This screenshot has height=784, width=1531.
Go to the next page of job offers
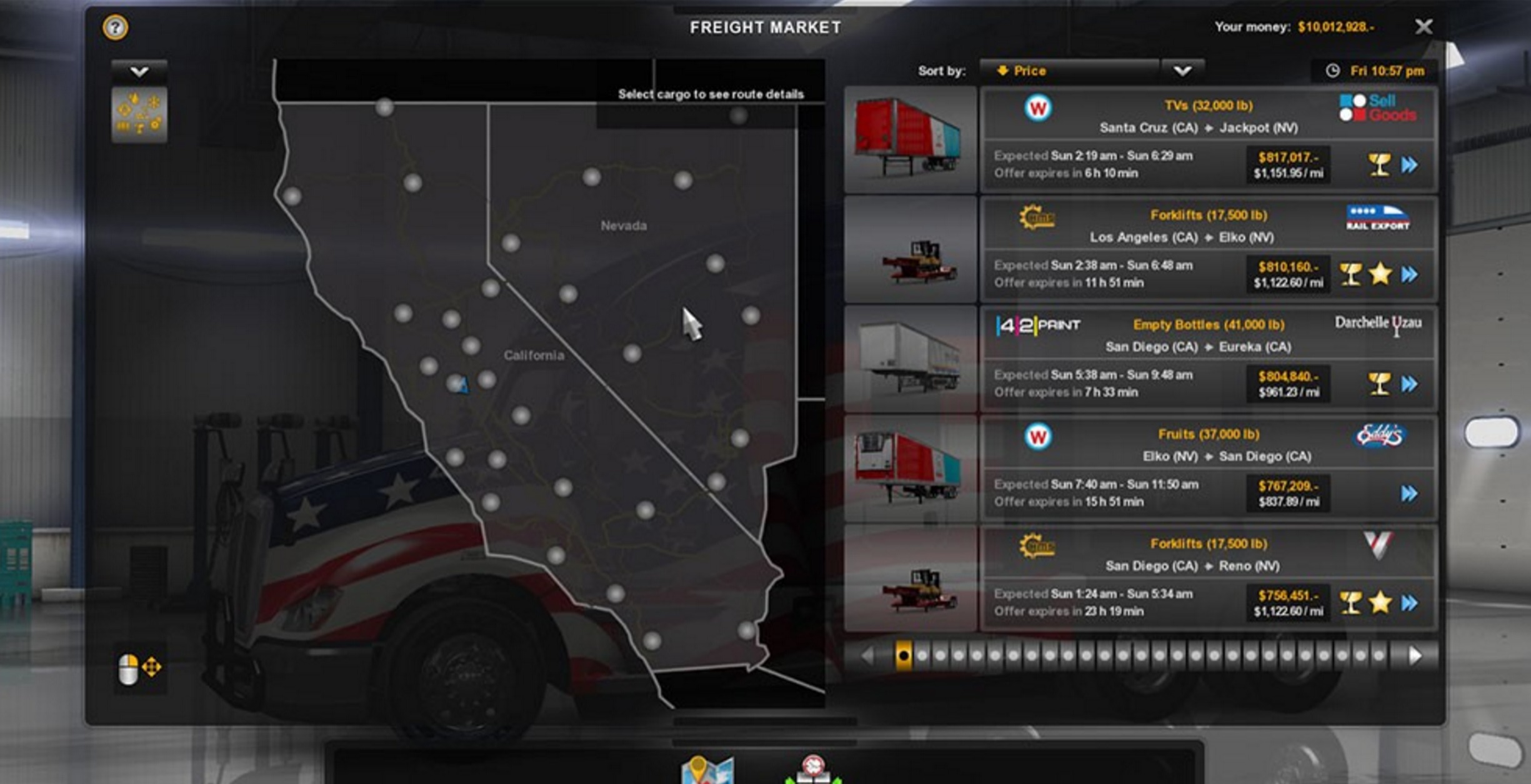click(x=1415, y=655)
